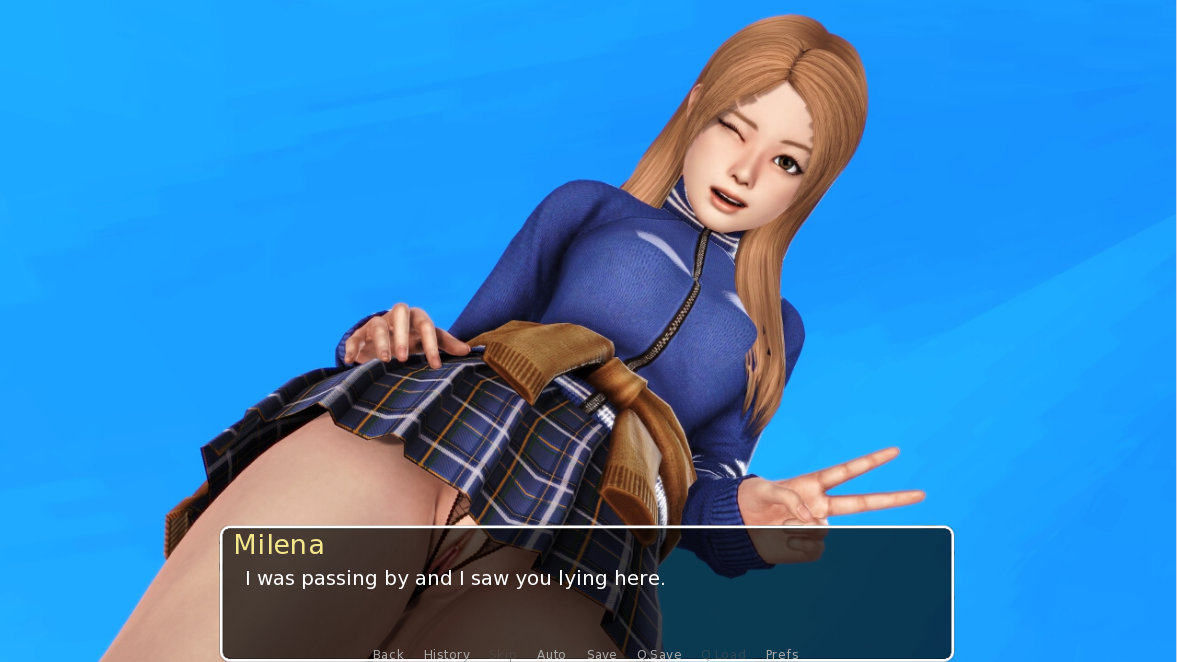This screenshot has width=1177, height=662.
Task: Quick save with the Q.Save button
Action: click(659, 654)
